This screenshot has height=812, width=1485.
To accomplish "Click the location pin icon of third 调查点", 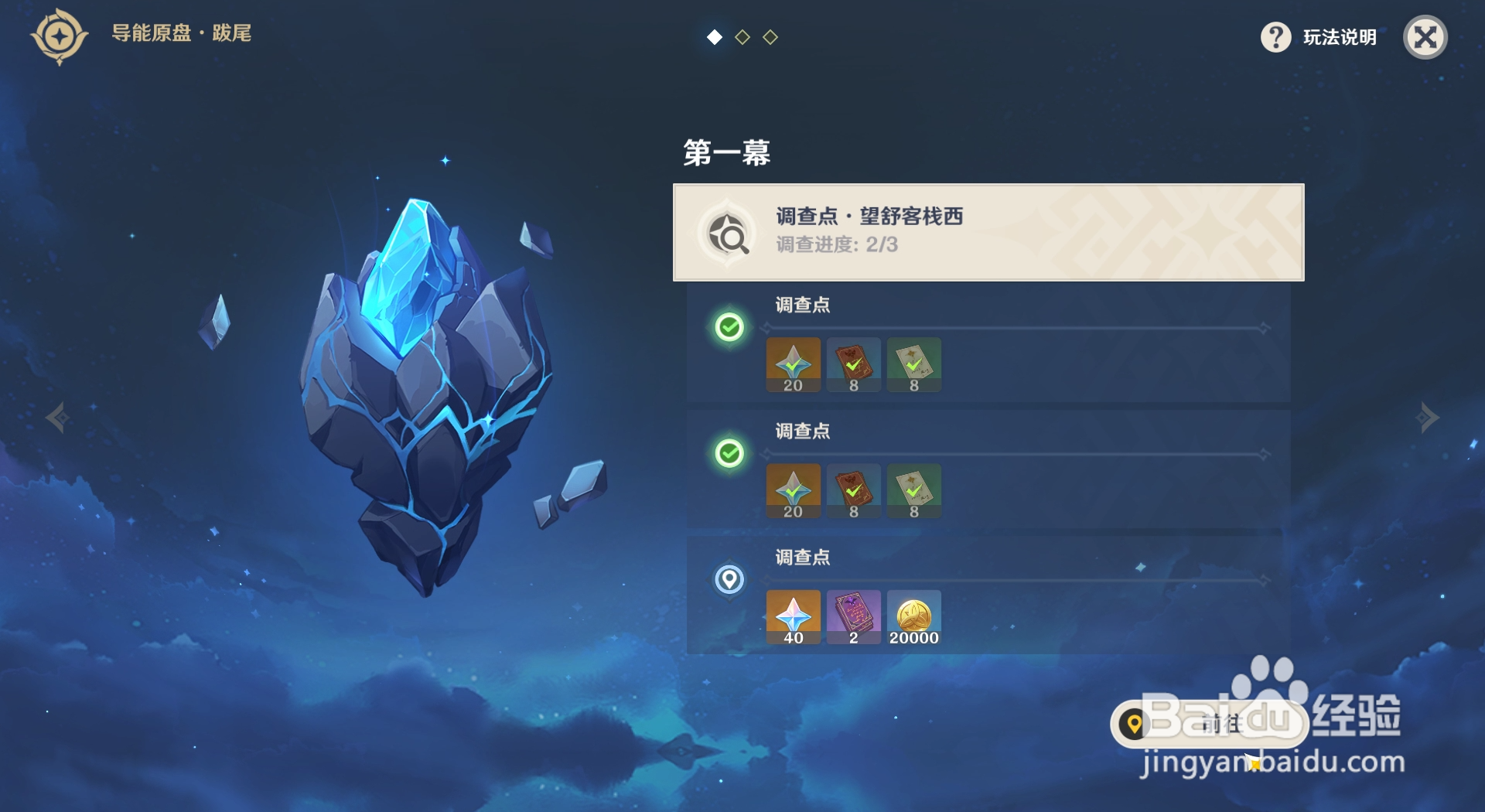I will pyautogui.click(x=730, y=579).
